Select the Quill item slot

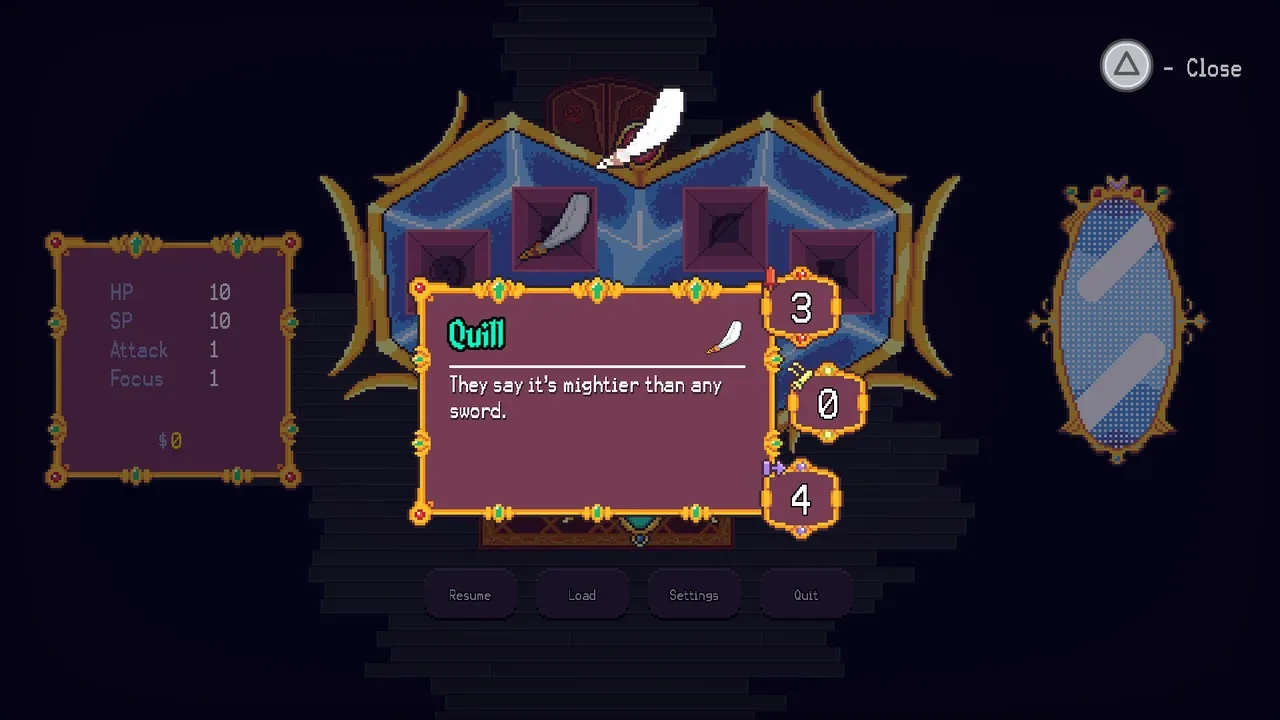(555, 228)
